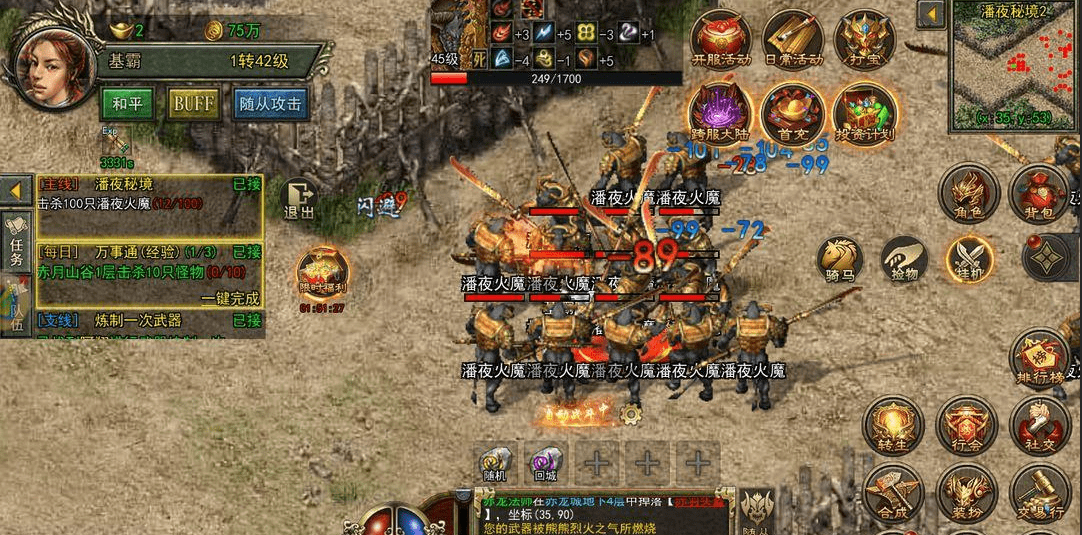This screenshot has width=1082, height=535.
Task: Switch to the 队伍 team tab
Action: point(17,305)
